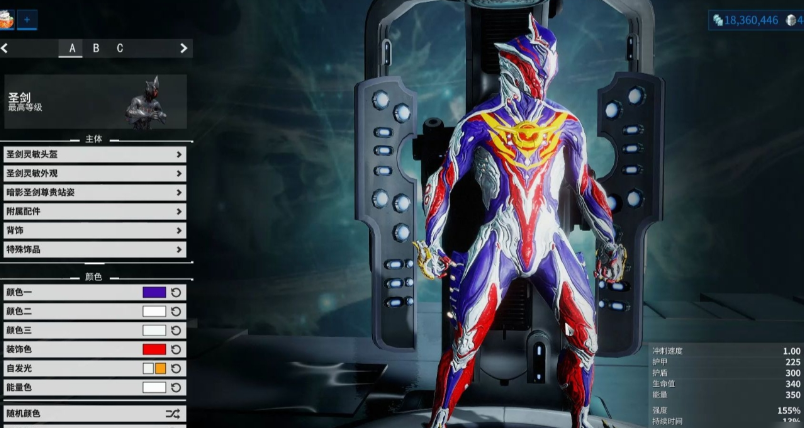The width and height of the screenshot is (804, 428).
Task: Reset the 能量色 energy color
Action: click(176, 387)
